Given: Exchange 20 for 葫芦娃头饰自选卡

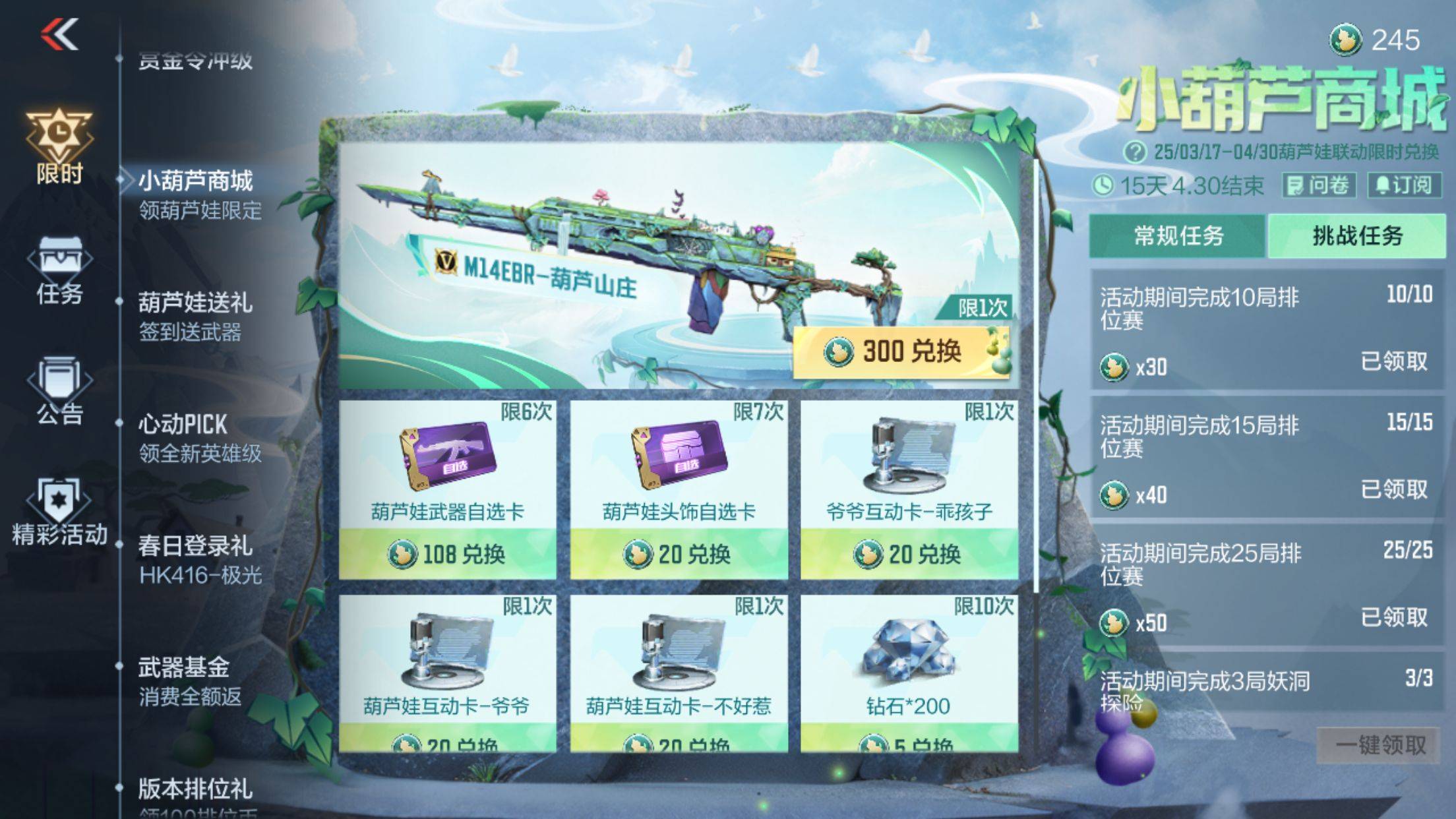Looking at the screenshot, I should pyautogui.click(x=678, y=554).
